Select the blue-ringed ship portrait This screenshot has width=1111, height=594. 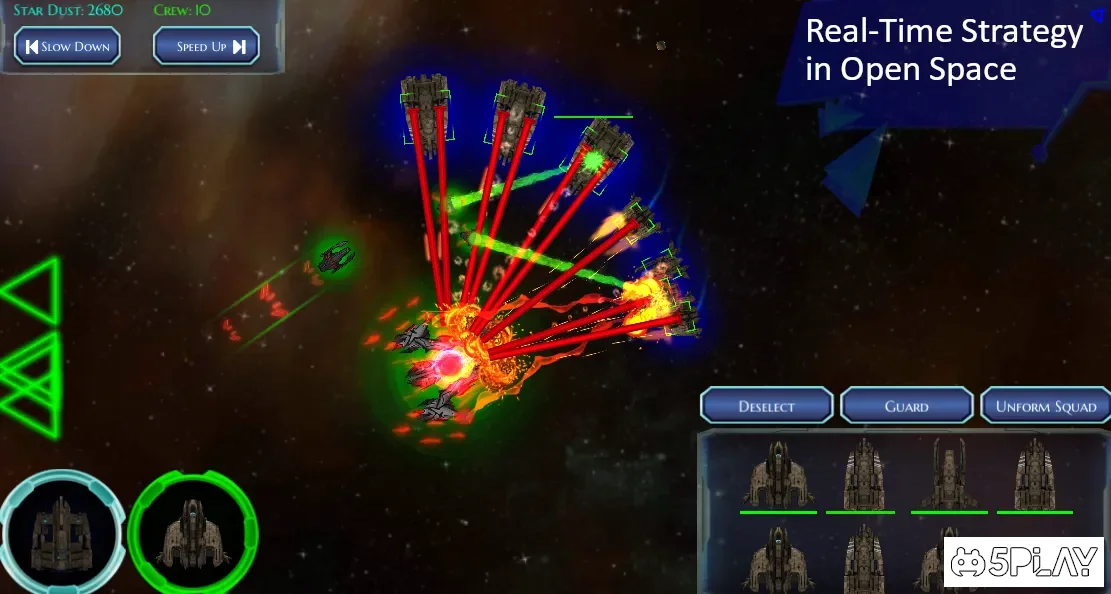click(61, 531)
